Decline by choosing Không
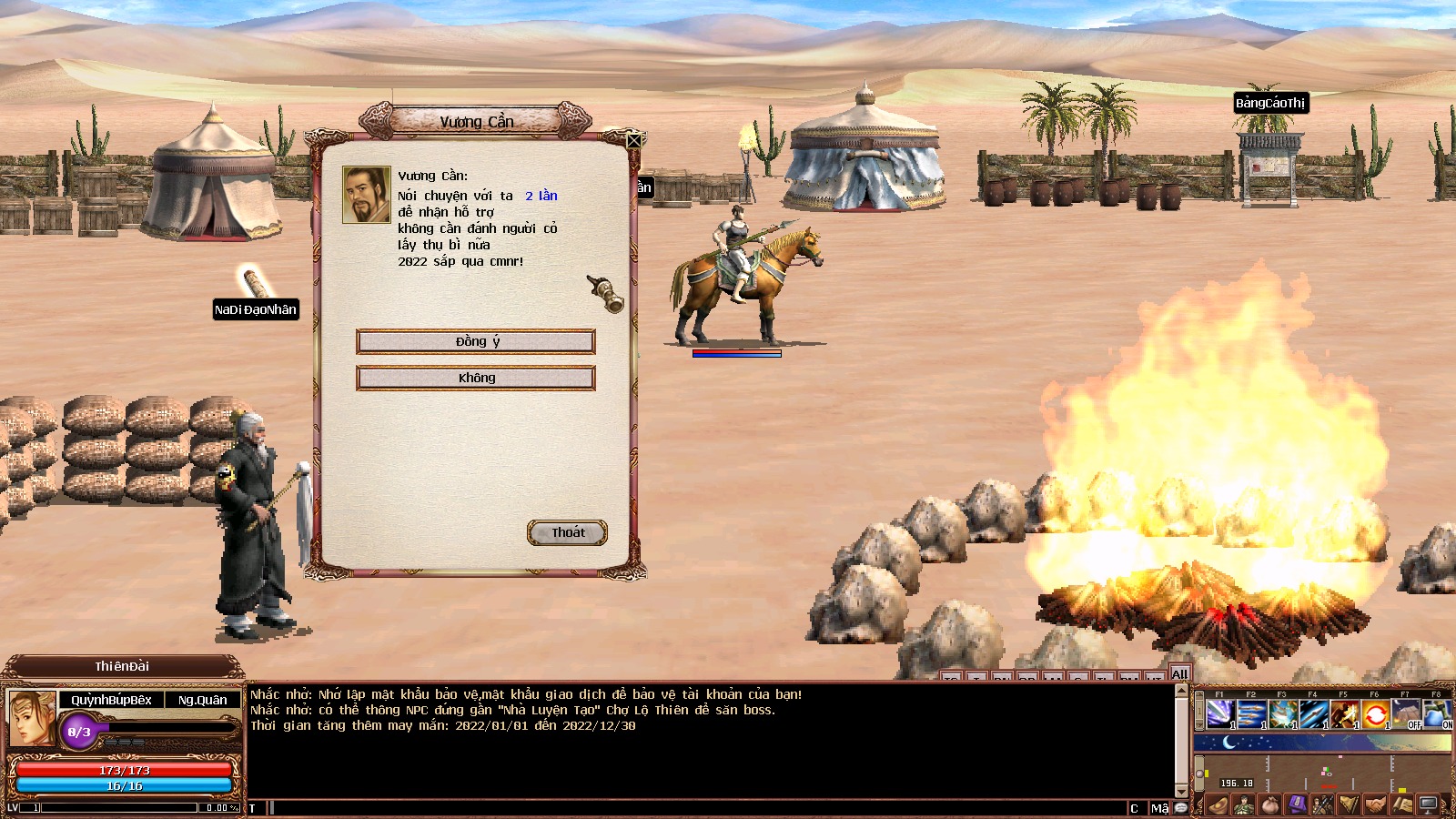This screenshot has height=819, width=1456. pyautogui.click(x=476, y=378)
